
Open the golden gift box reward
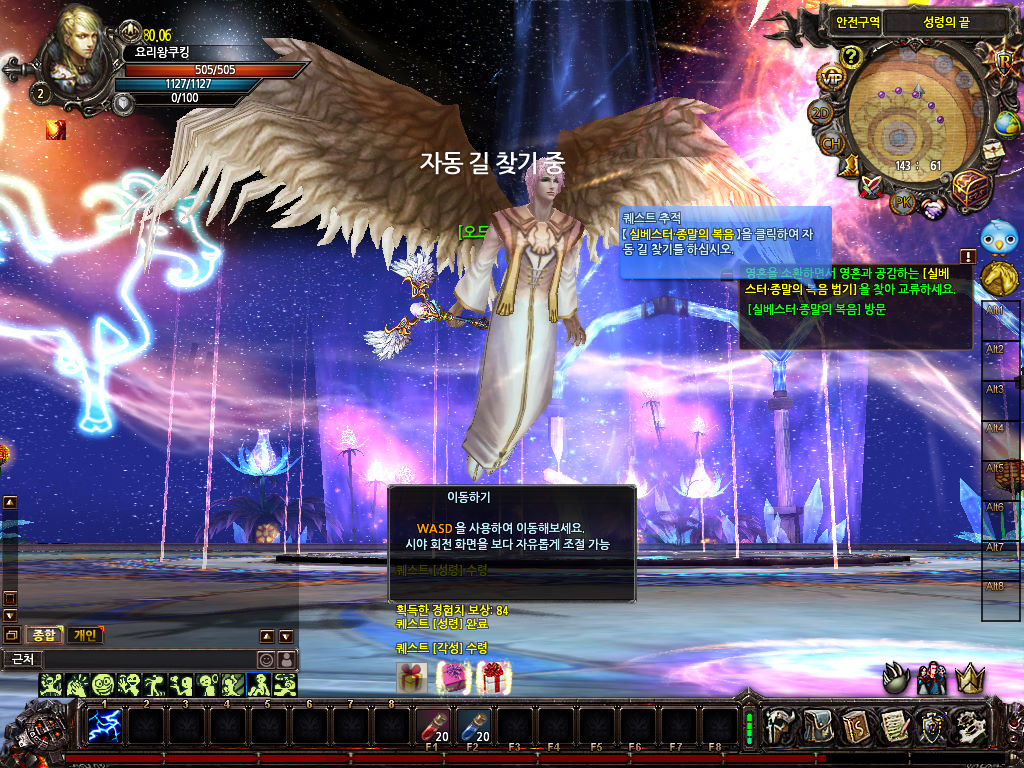(410, 677)
